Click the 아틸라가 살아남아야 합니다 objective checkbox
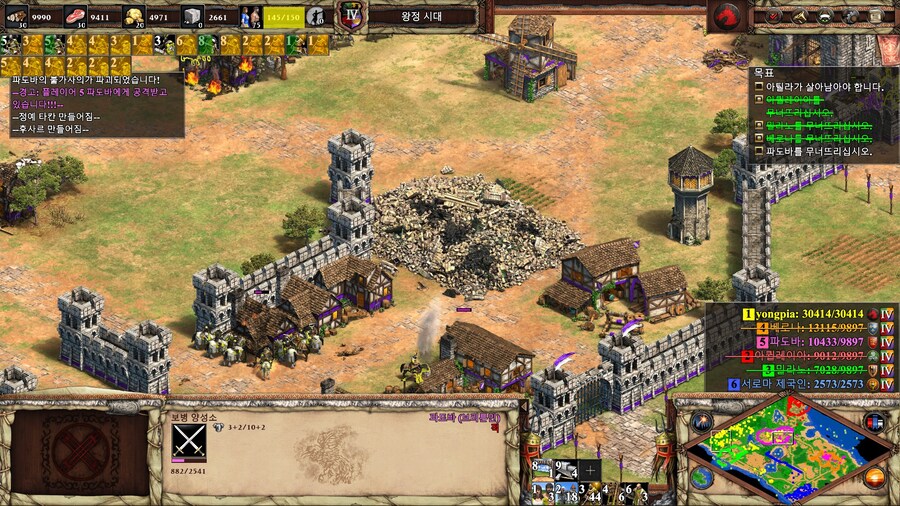Screen dimensions: 900x506 point(759,87)
